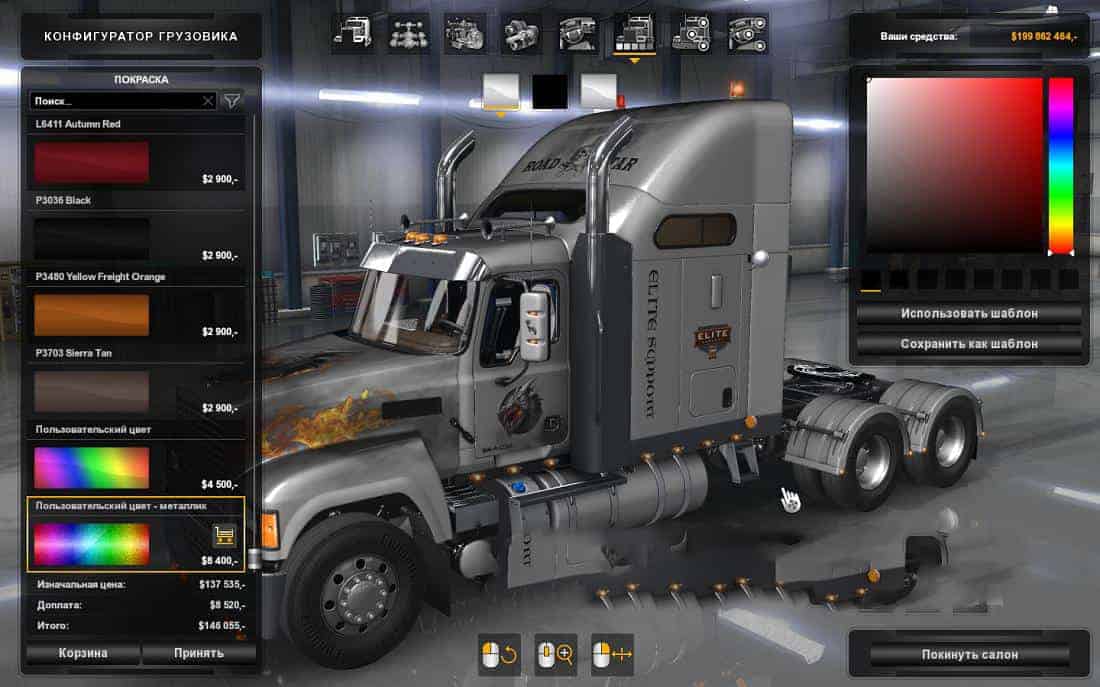The image size is (1100, 687).
Task: Choose the P3036 Black paint option
Action: [x=92, y=238]
